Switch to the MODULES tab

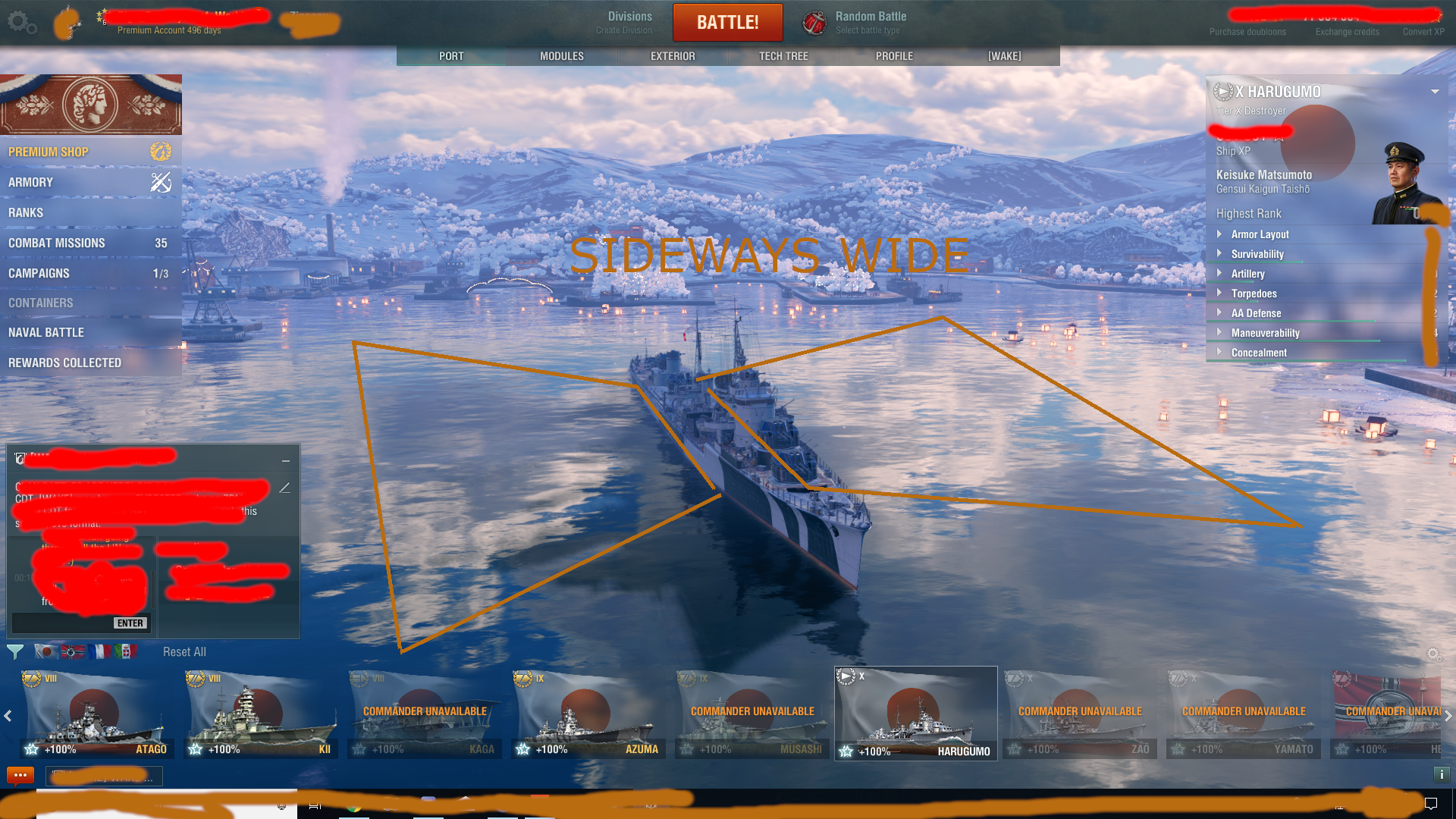click(561, 56)
